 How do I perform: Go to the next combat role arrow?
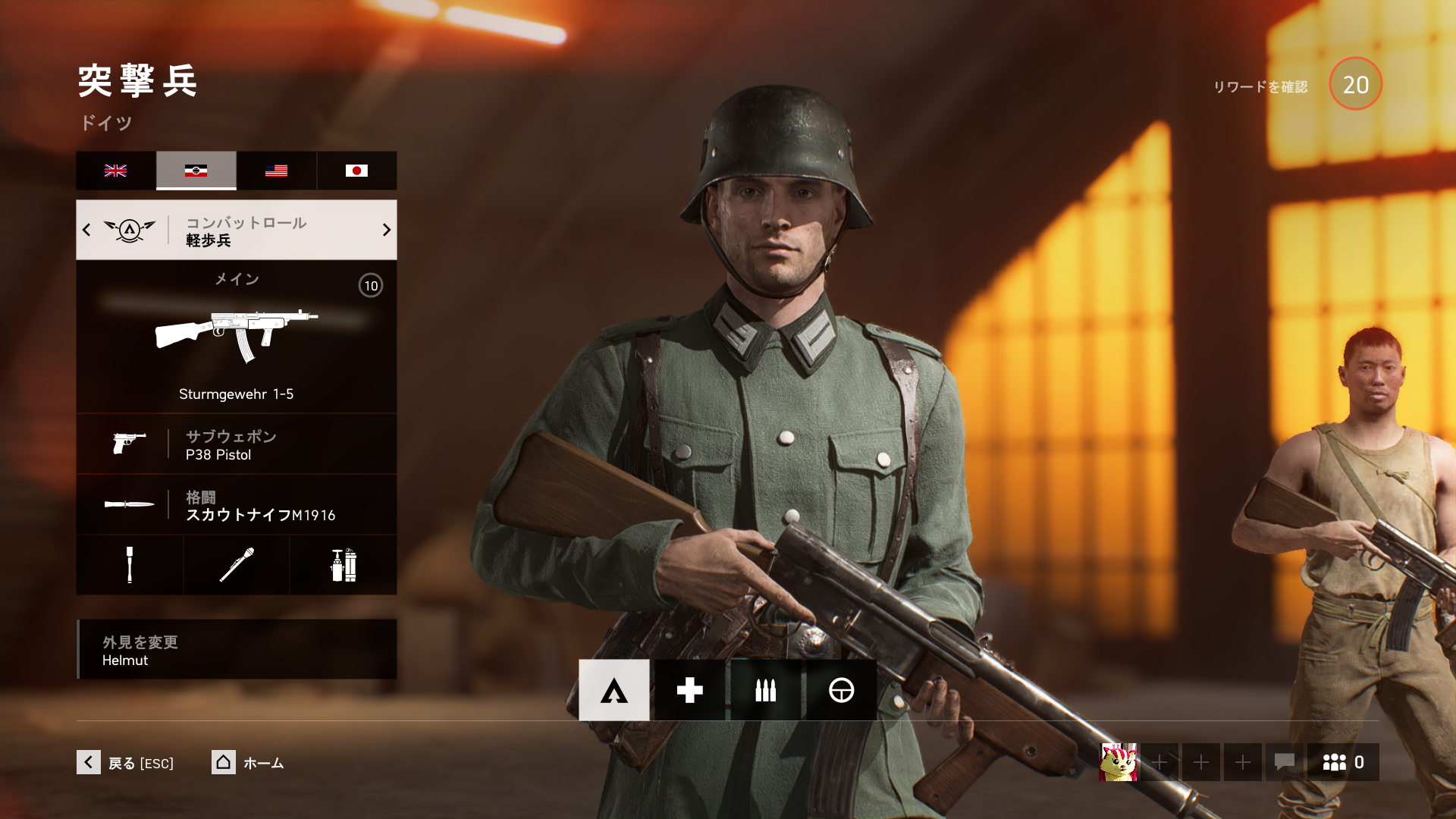[386, 230]
